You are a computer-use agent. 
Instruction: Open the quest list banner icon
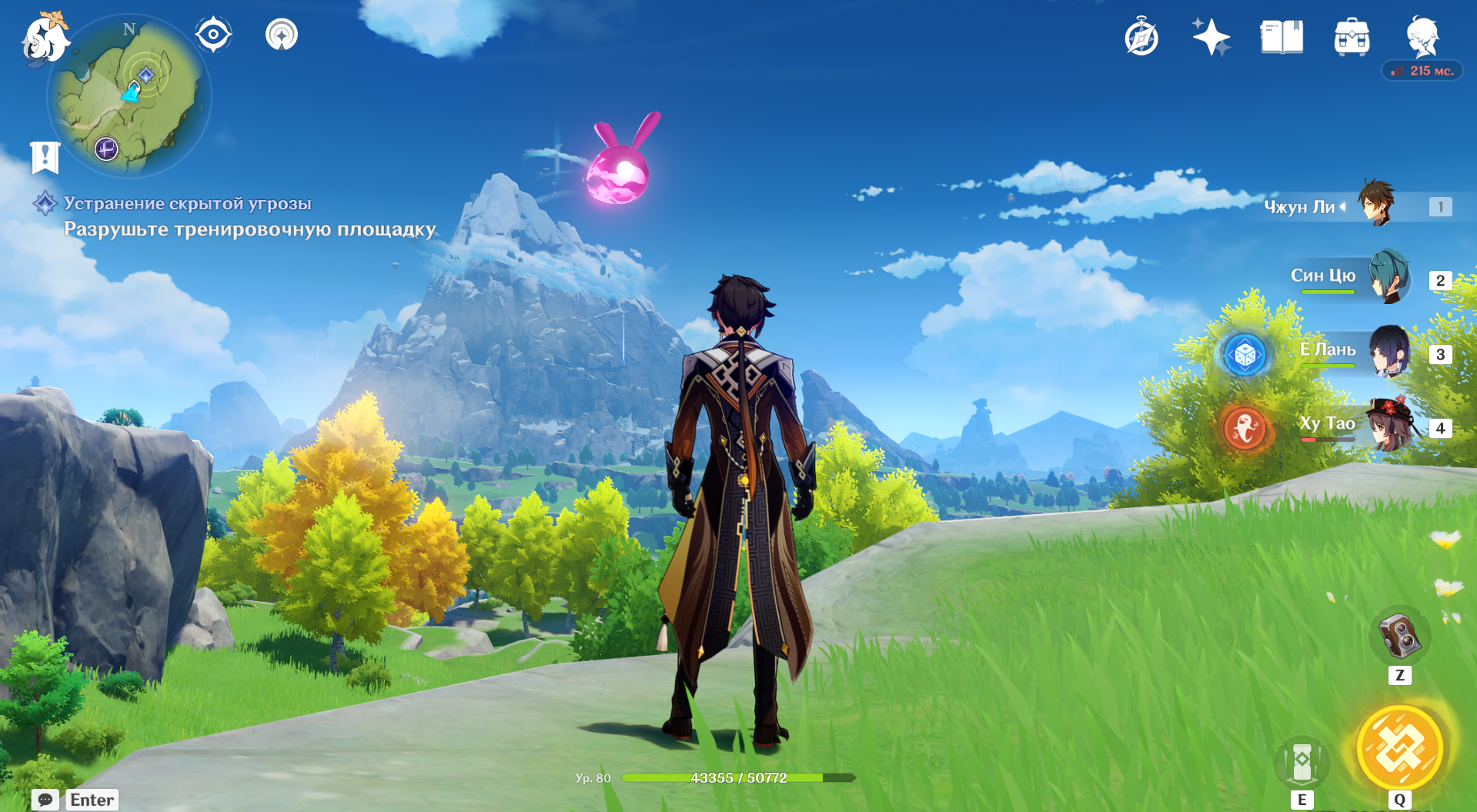coord(45,157)
